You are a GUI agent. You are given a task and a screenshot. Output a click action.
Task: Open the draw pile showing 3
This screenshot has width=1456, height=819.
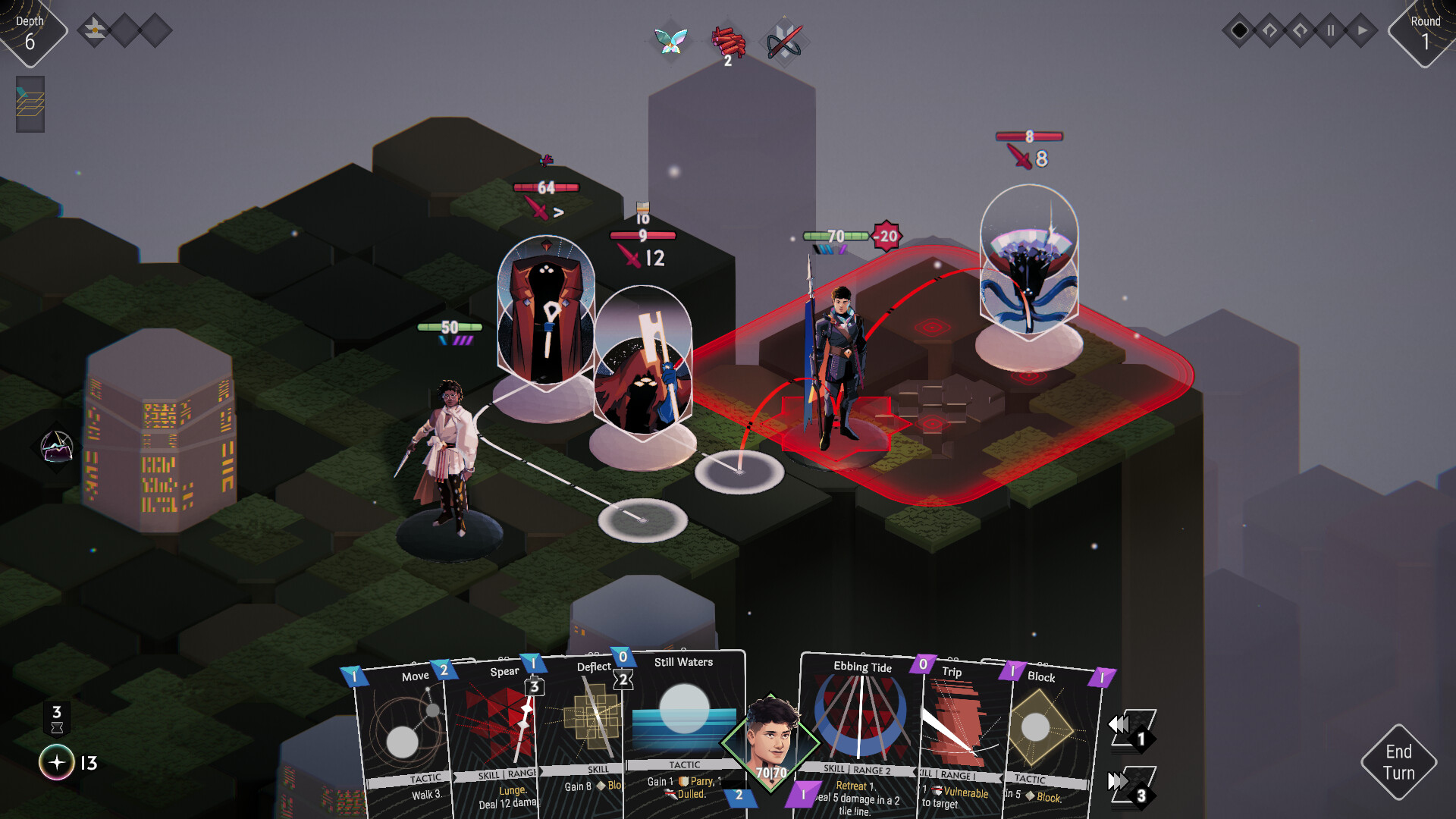(x=1132, y=786)
